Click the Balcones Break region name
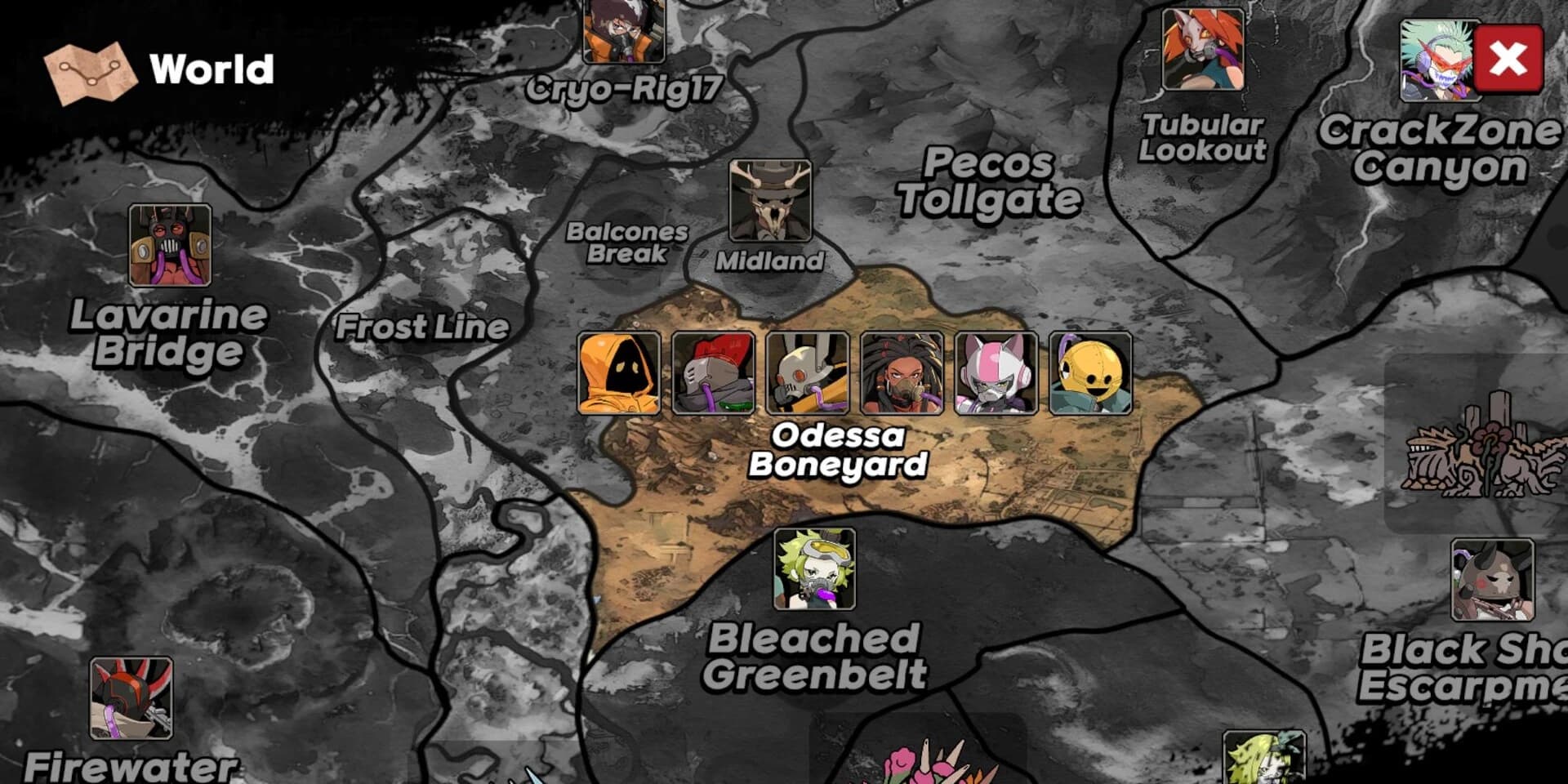The height and width of the screenshot is (784, 1568). (x=627, y=243)
